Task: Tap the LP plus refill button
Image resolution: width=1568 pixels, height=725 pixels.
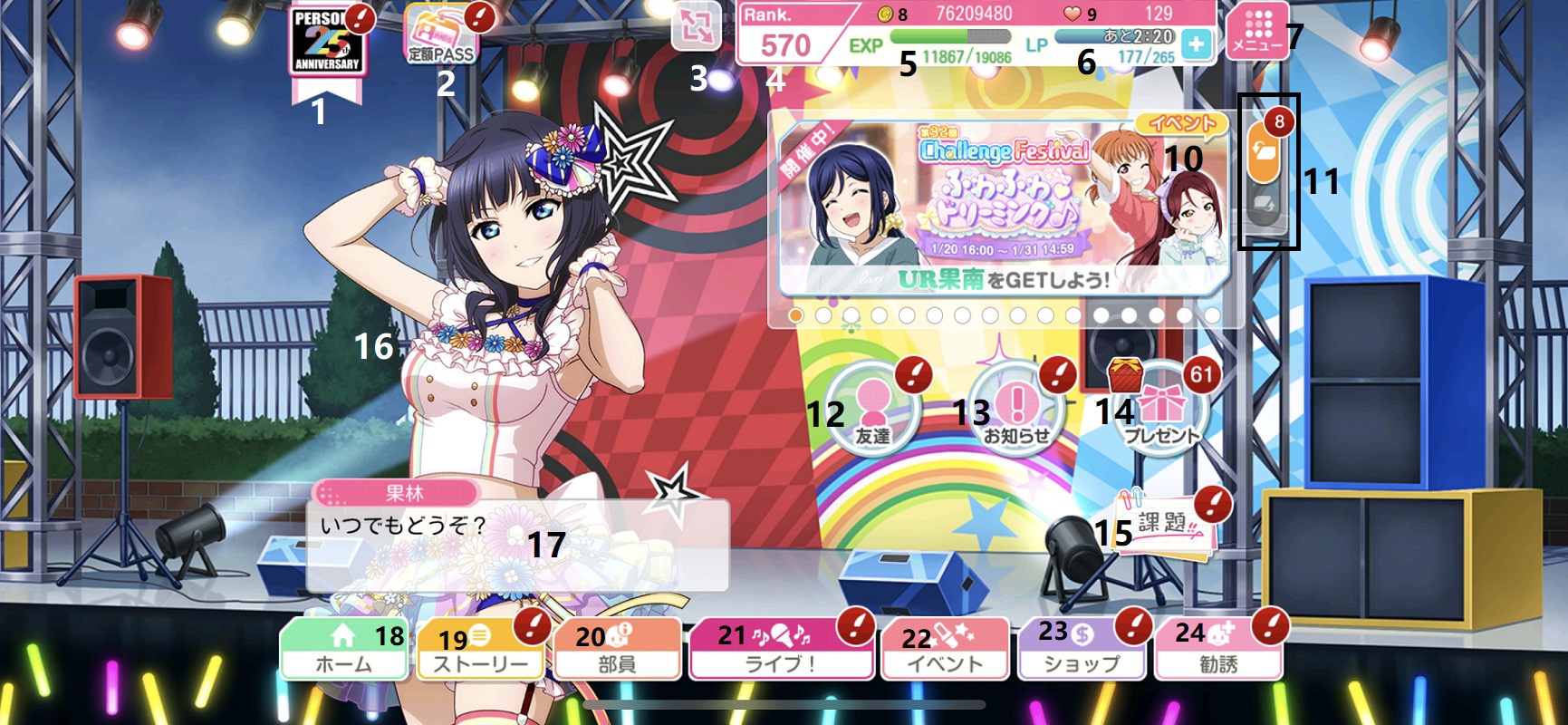Action: (1197, 44)
